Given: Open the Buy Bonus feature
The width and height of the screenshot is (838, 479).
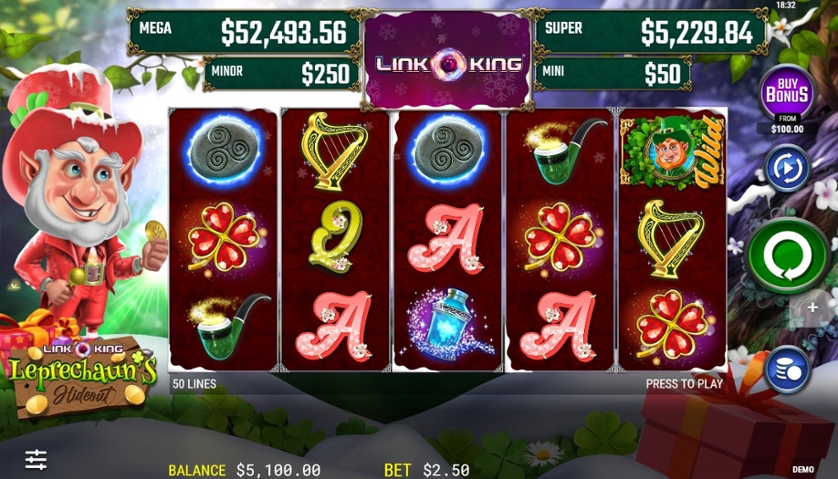Looking at the screenshot, I should click(786, 93).
